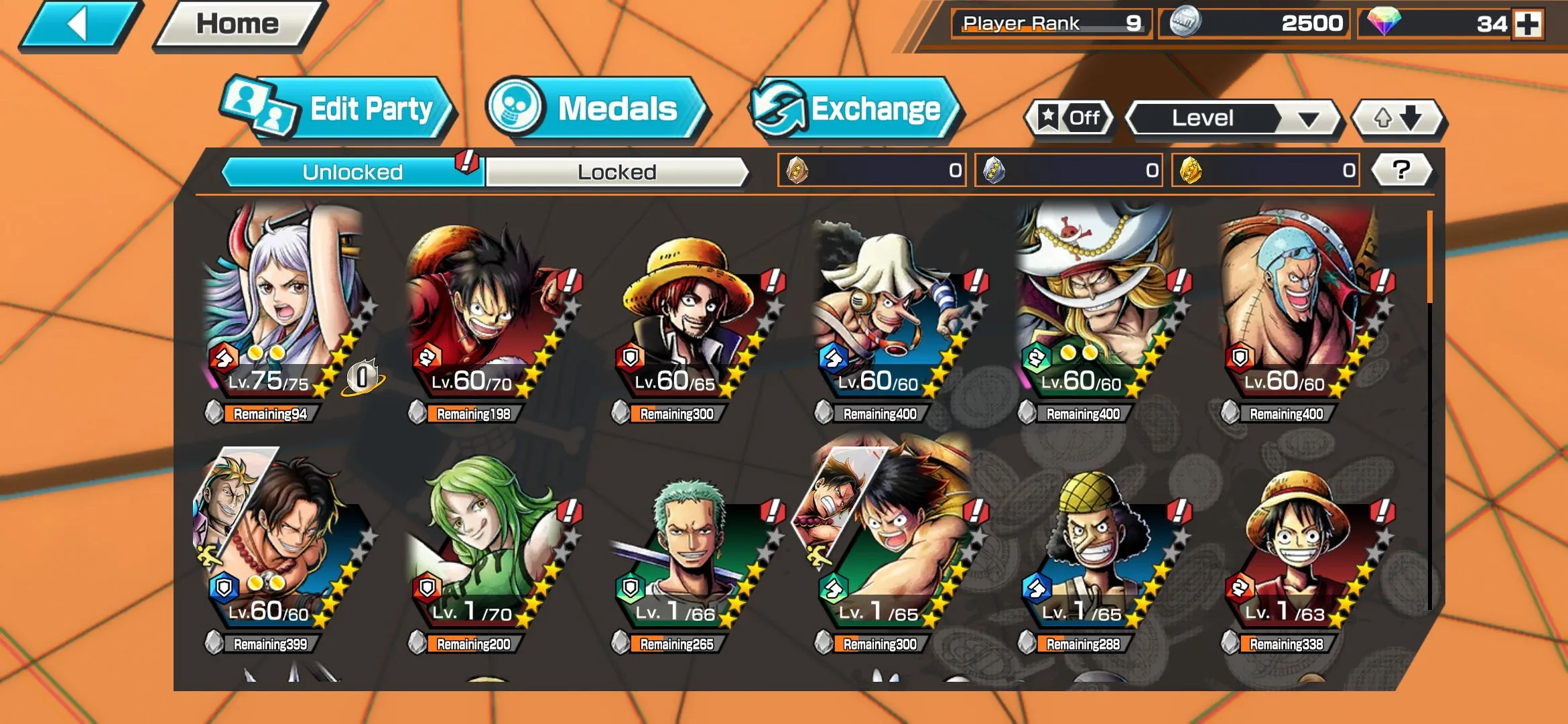Open the Medals menu

595,109
